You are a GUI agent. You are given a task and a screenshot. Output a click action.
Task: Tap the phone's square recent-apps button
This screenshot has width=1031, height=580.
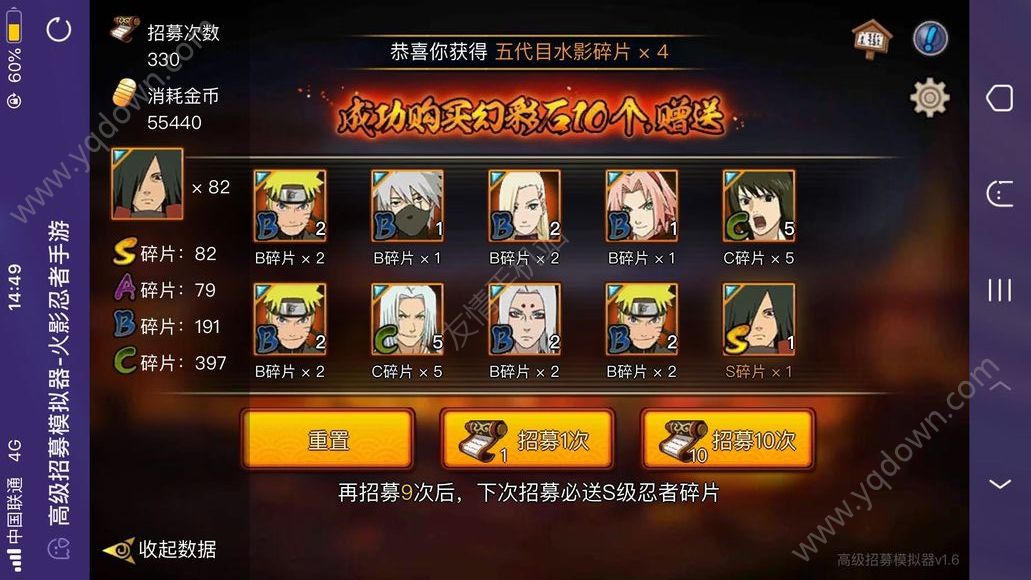[999, 98]
